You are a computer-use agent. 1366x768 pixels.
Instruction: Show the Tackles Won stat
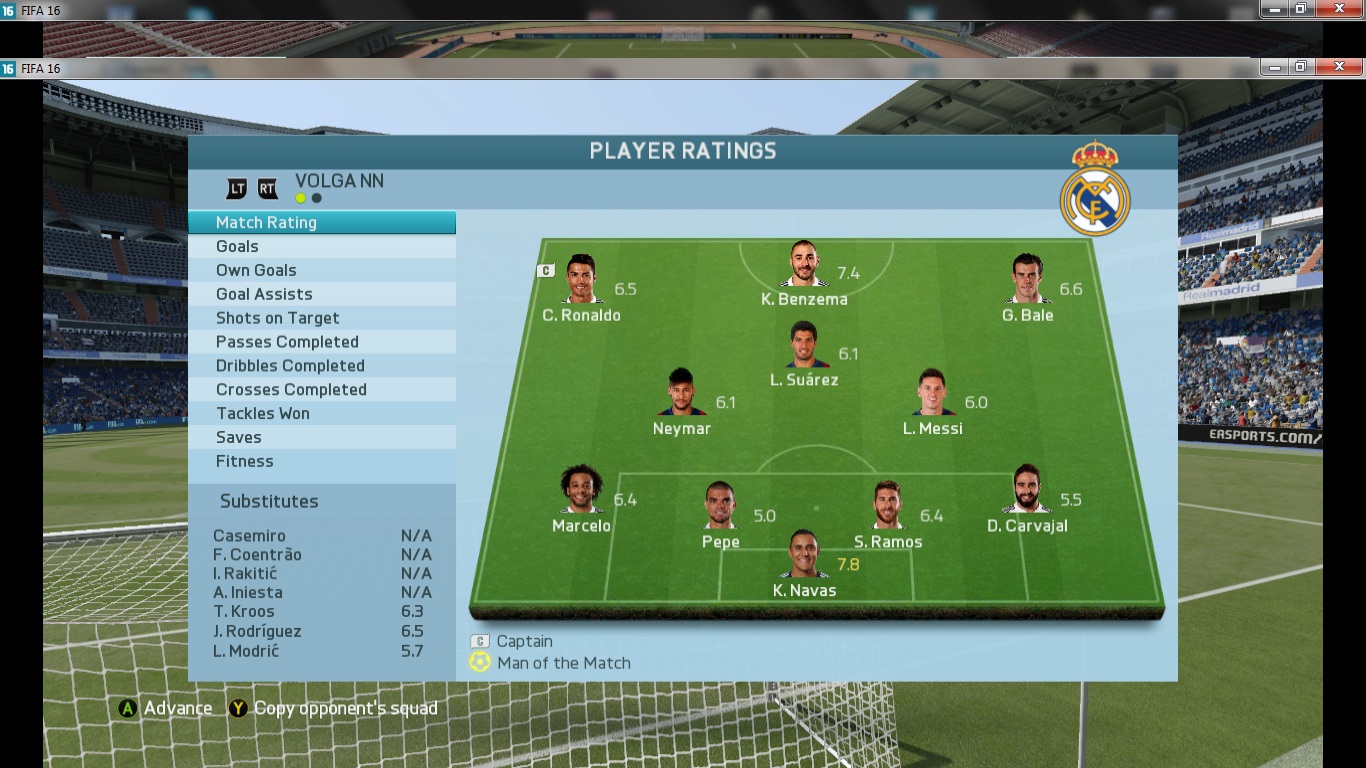321,414
